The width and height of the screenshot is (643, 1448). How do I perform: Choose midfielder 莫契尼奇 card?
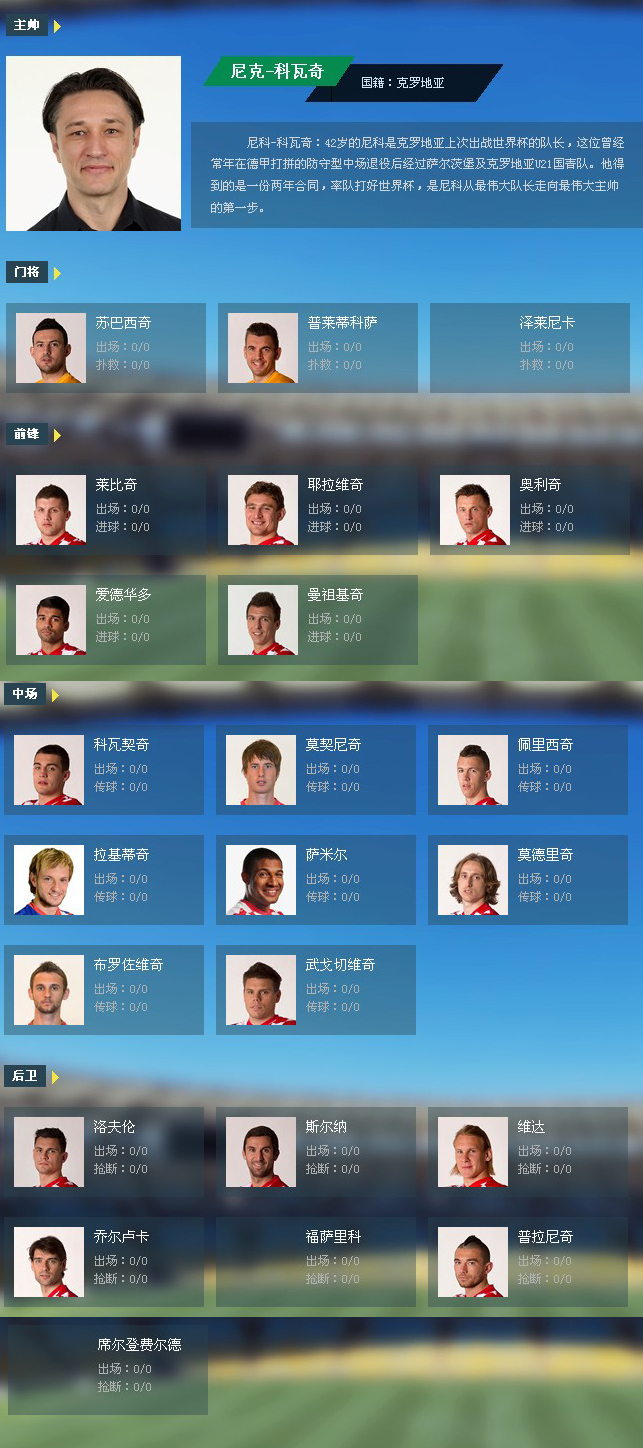[x=316, y=770]
